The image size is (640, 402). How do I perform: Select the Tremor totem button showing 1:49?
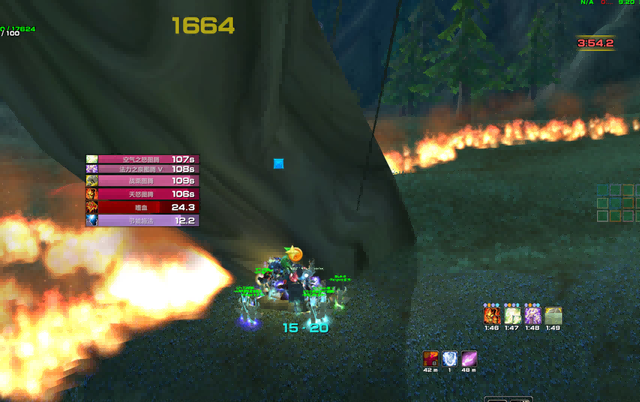pyautogui.click(x=553, y=316)
